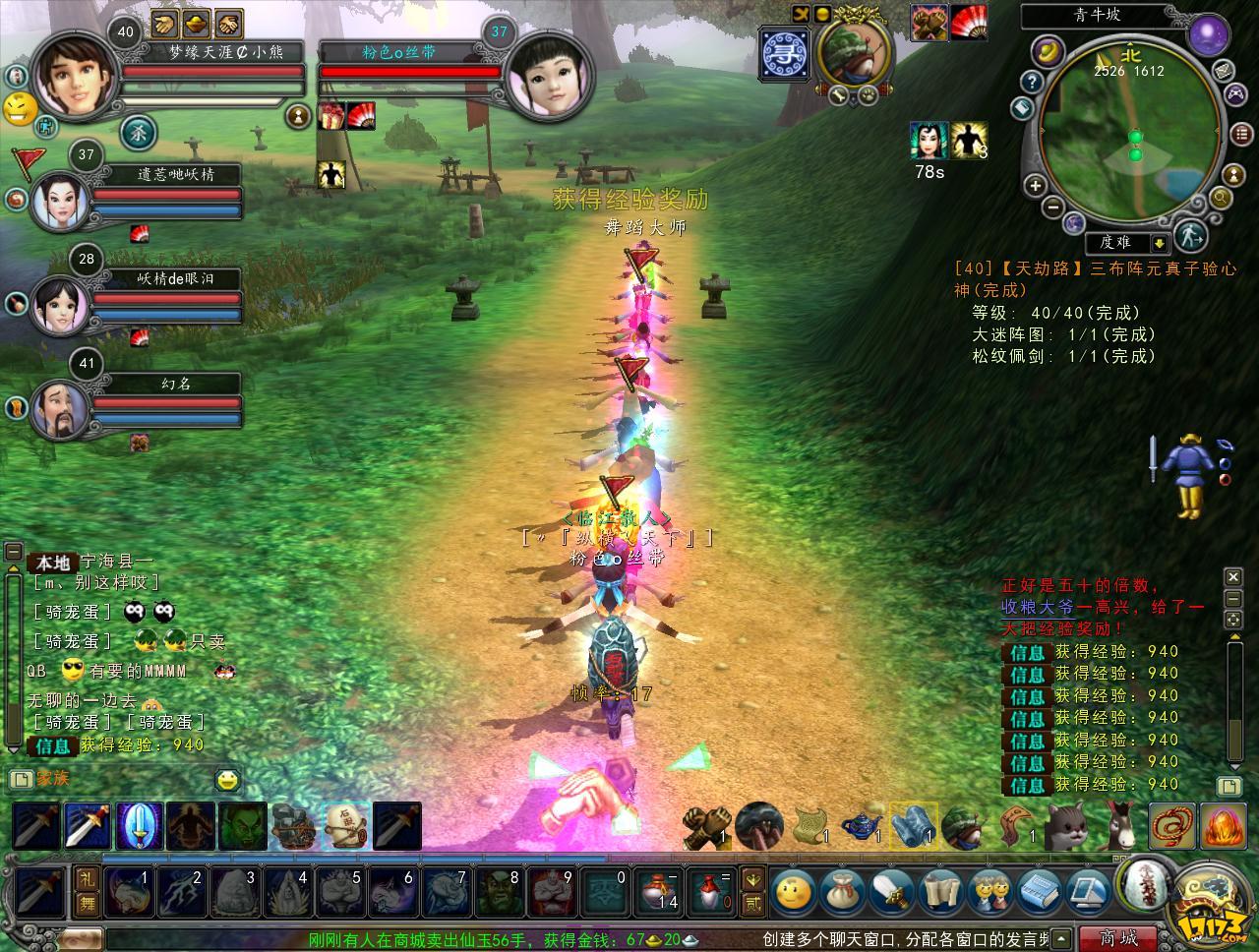The image size is (1259, 952).
Task: Zoom out the minimap with minus button
Action: [1051, 208]
